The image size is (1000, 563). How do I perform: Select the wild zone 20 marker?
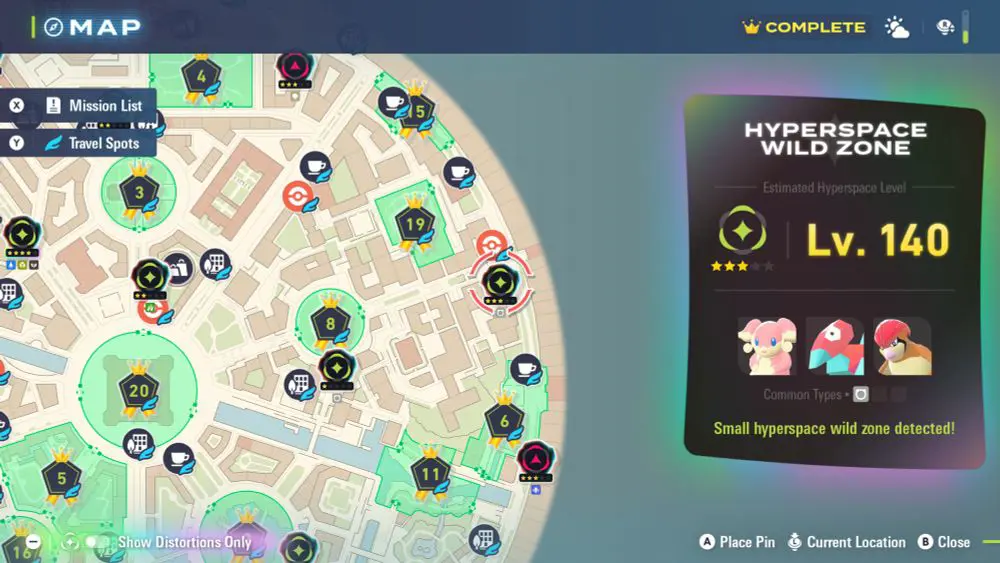coord(138,391)
